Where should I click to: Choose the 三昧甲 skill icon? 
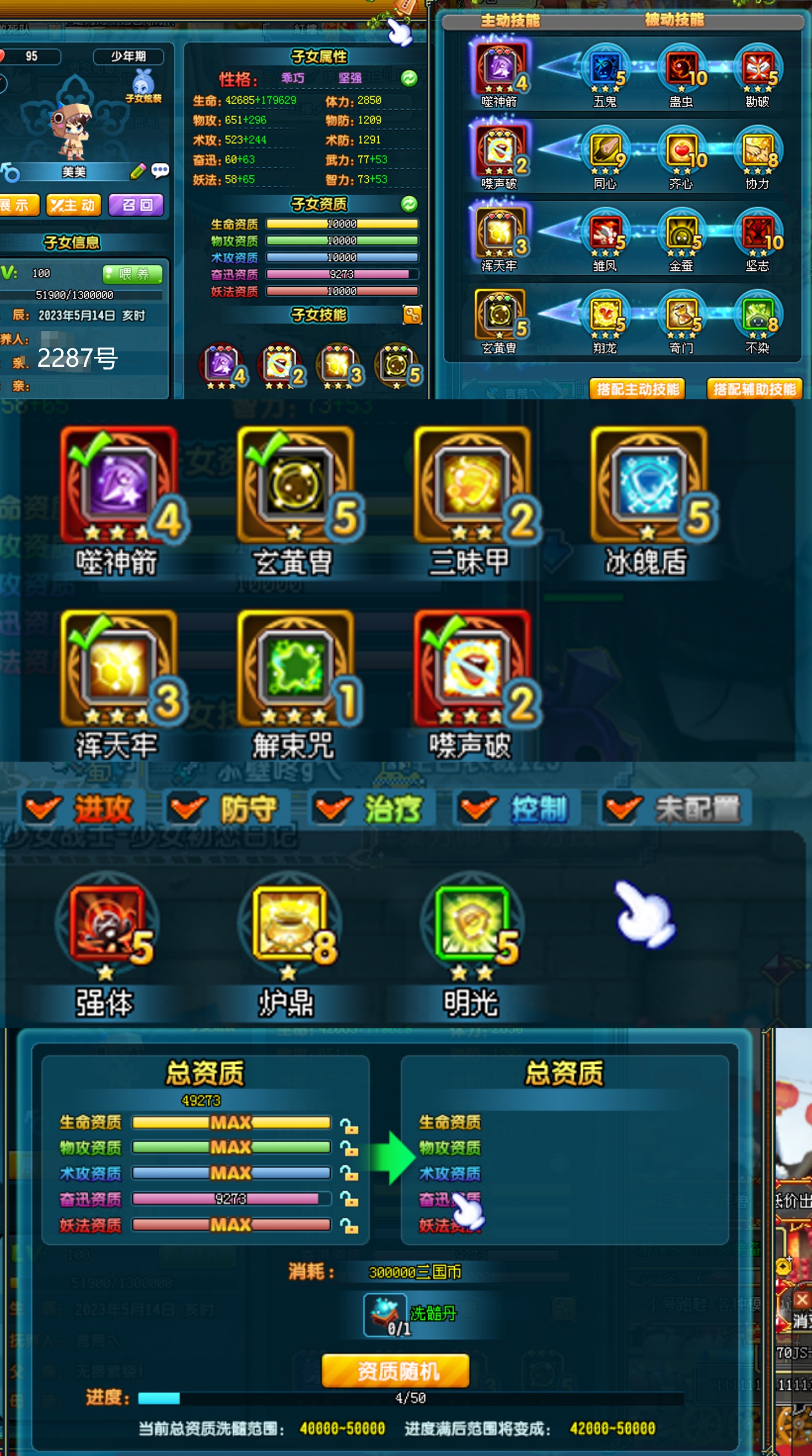pyautogui.click(x=471, y=485)
